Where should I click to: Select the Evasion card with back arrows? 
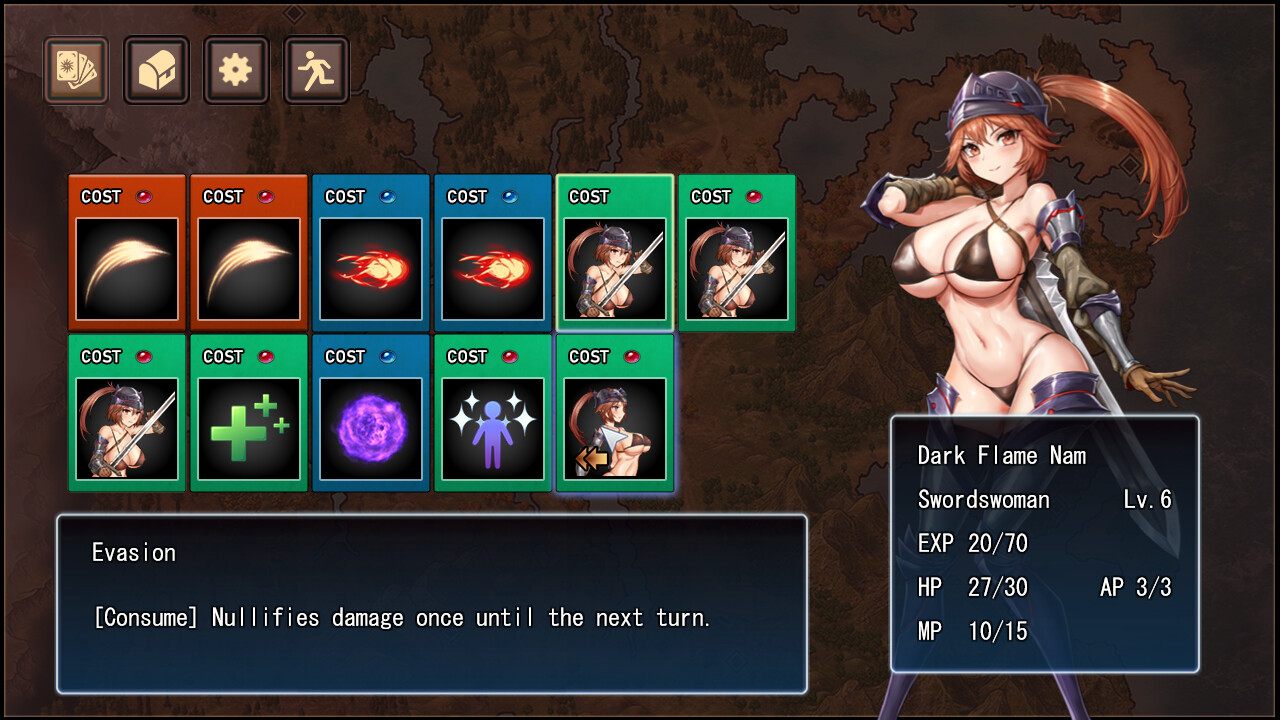click(x=615, y=414)
